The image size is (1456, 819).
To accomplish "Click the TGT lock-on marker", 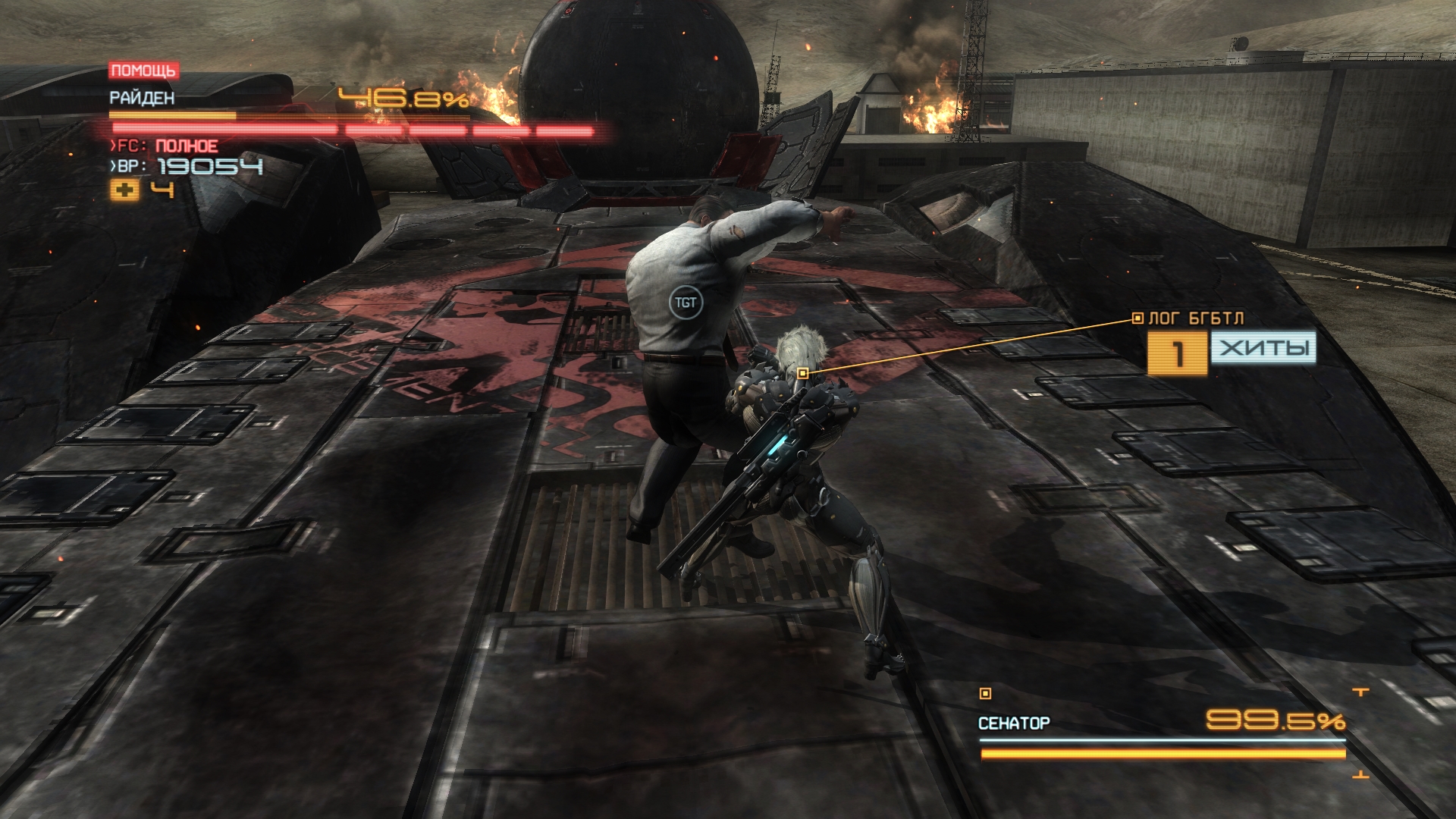I will tap(686, 303).
